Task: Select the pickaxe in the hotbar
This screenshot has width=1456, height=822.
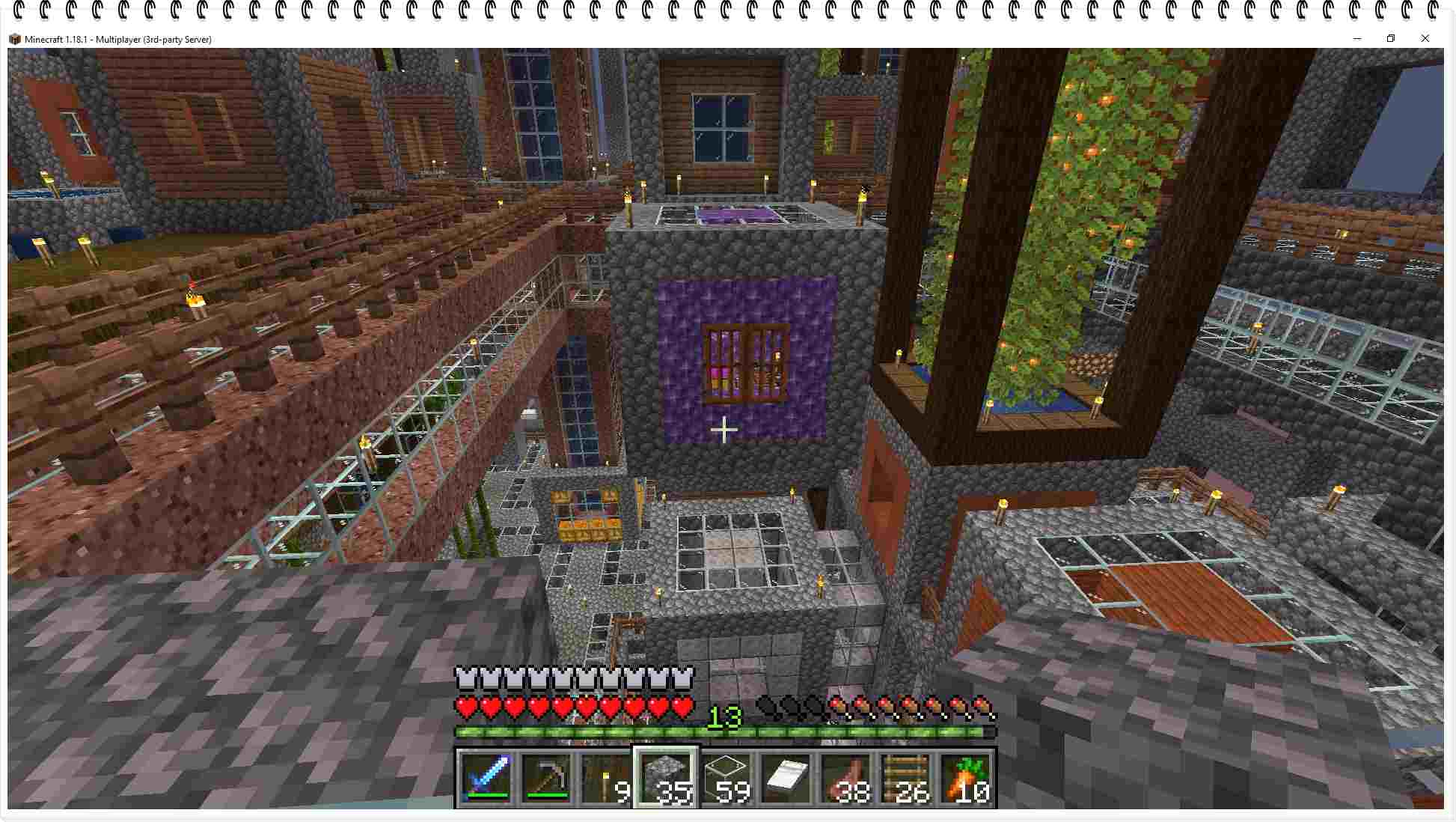Action: (x=546, y=779)
